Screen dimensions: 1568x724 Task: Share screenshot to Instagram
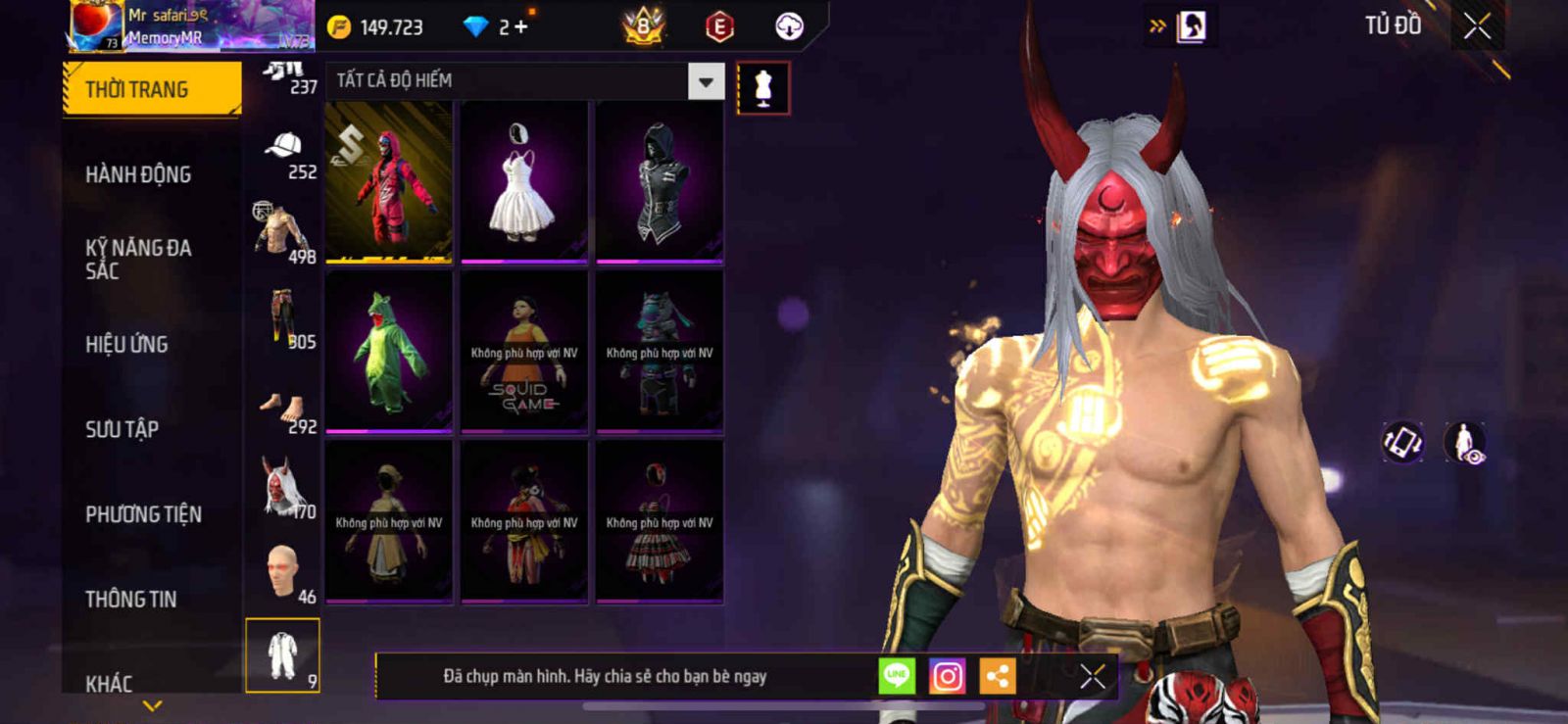pos(947,676)
